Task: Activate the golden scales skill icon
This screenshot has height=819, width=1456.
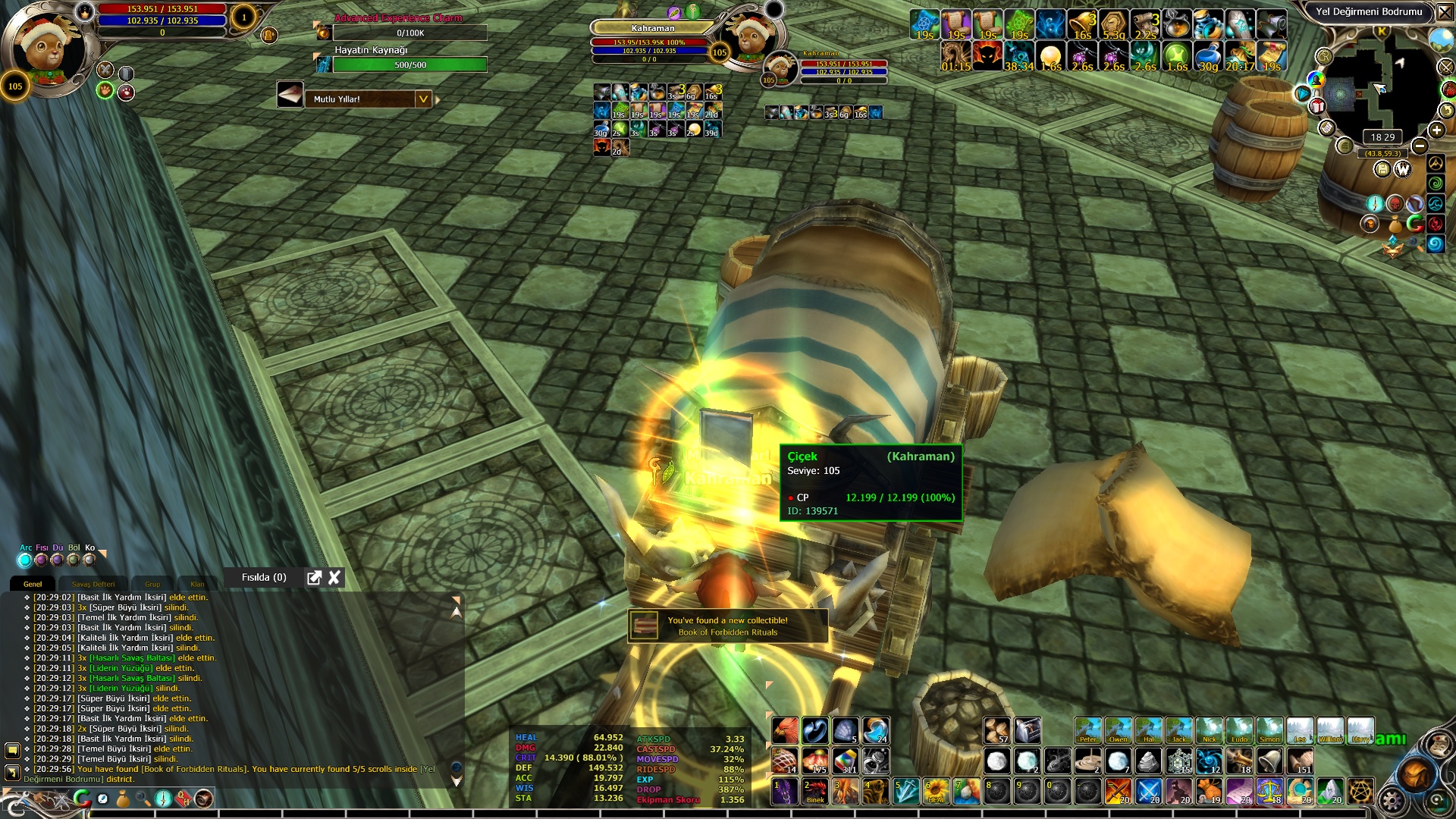Action: coord(1269,792)
